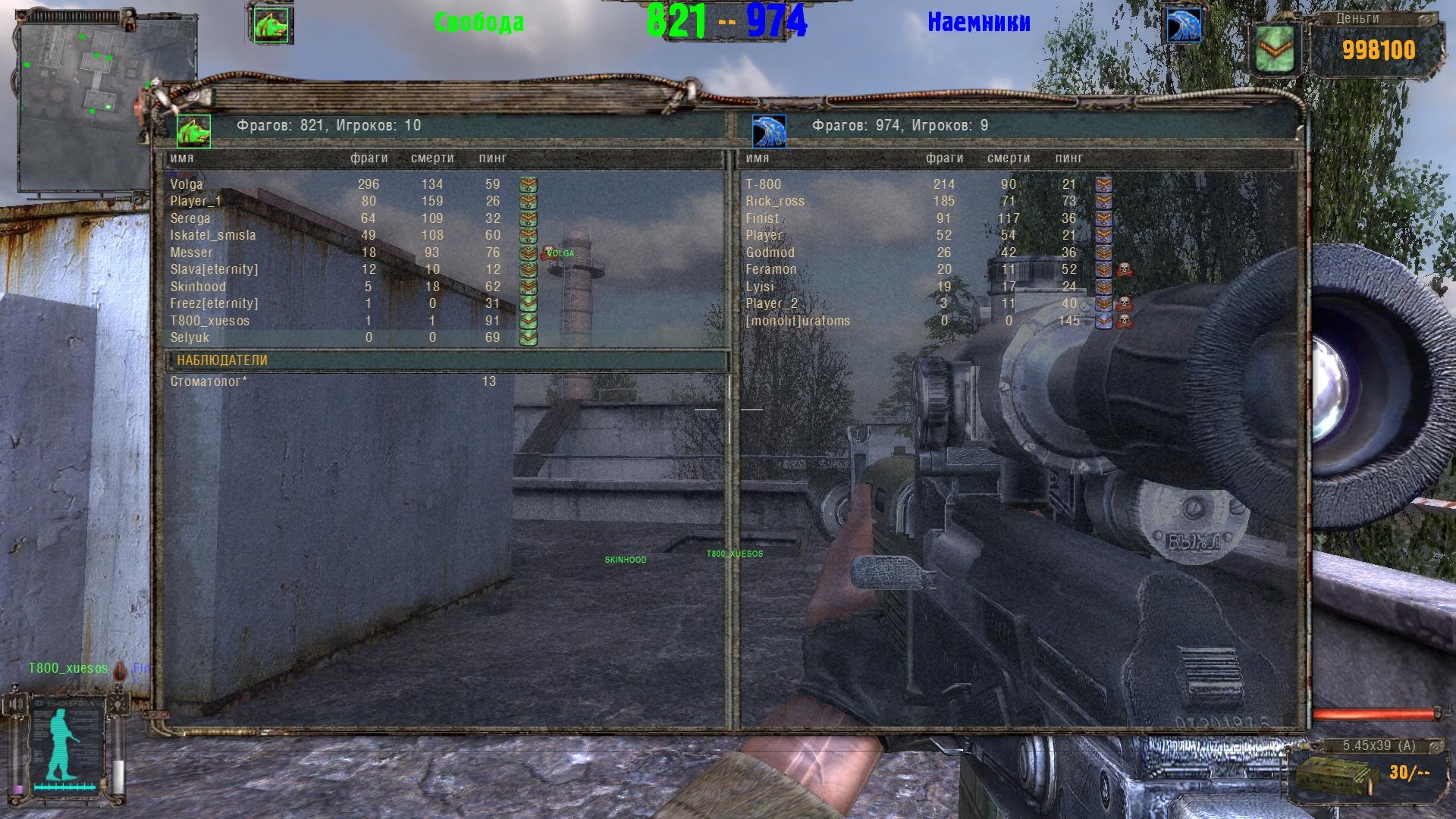
Task: Click the 'пинг' column header for Mercenaries
Action: pos(1068,158)
